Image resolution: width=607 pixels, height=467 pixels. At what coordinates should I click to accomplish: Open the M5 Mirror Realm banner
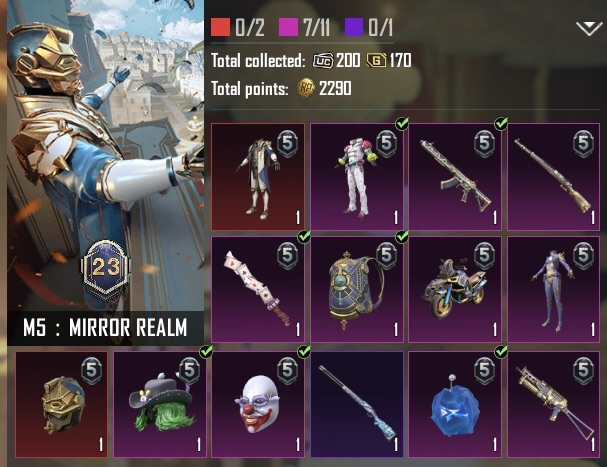click(x=105, y=174)
